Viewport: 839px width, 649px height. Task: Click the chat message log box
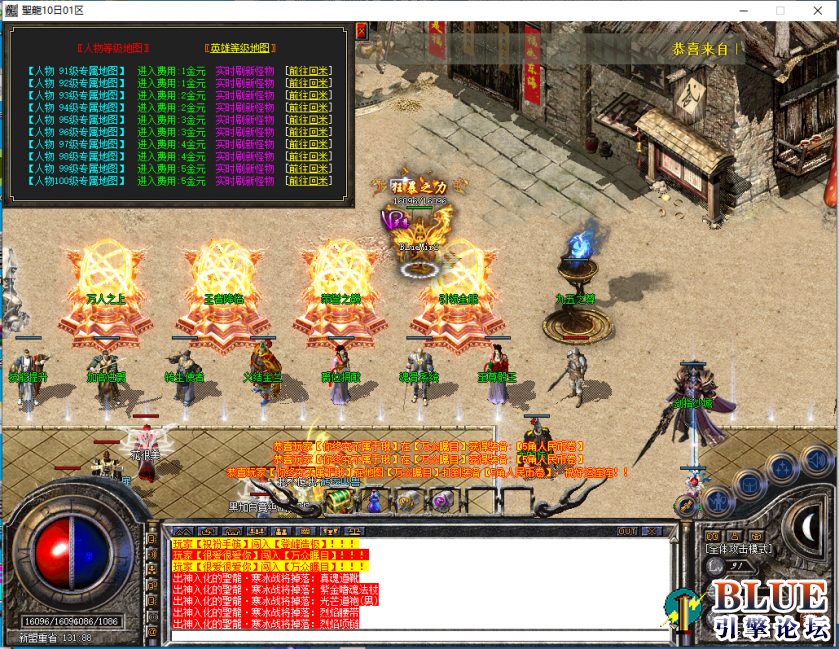pyautogui.click(x=418, y=584)
